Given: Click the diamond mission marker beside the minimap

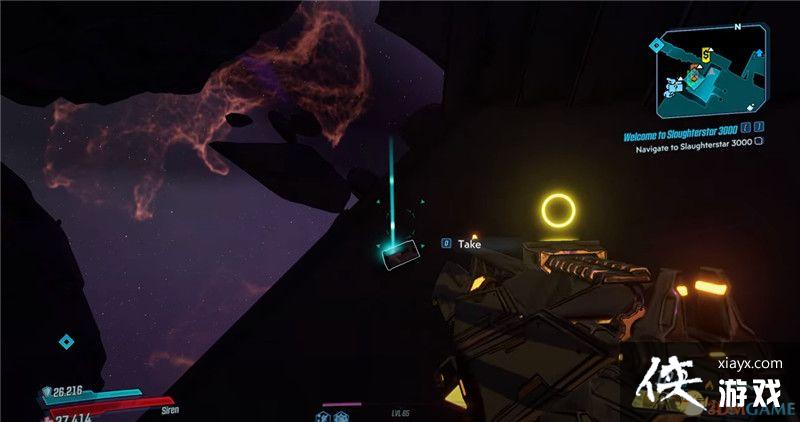Looking at the screenshot, I should pos(655,45).
